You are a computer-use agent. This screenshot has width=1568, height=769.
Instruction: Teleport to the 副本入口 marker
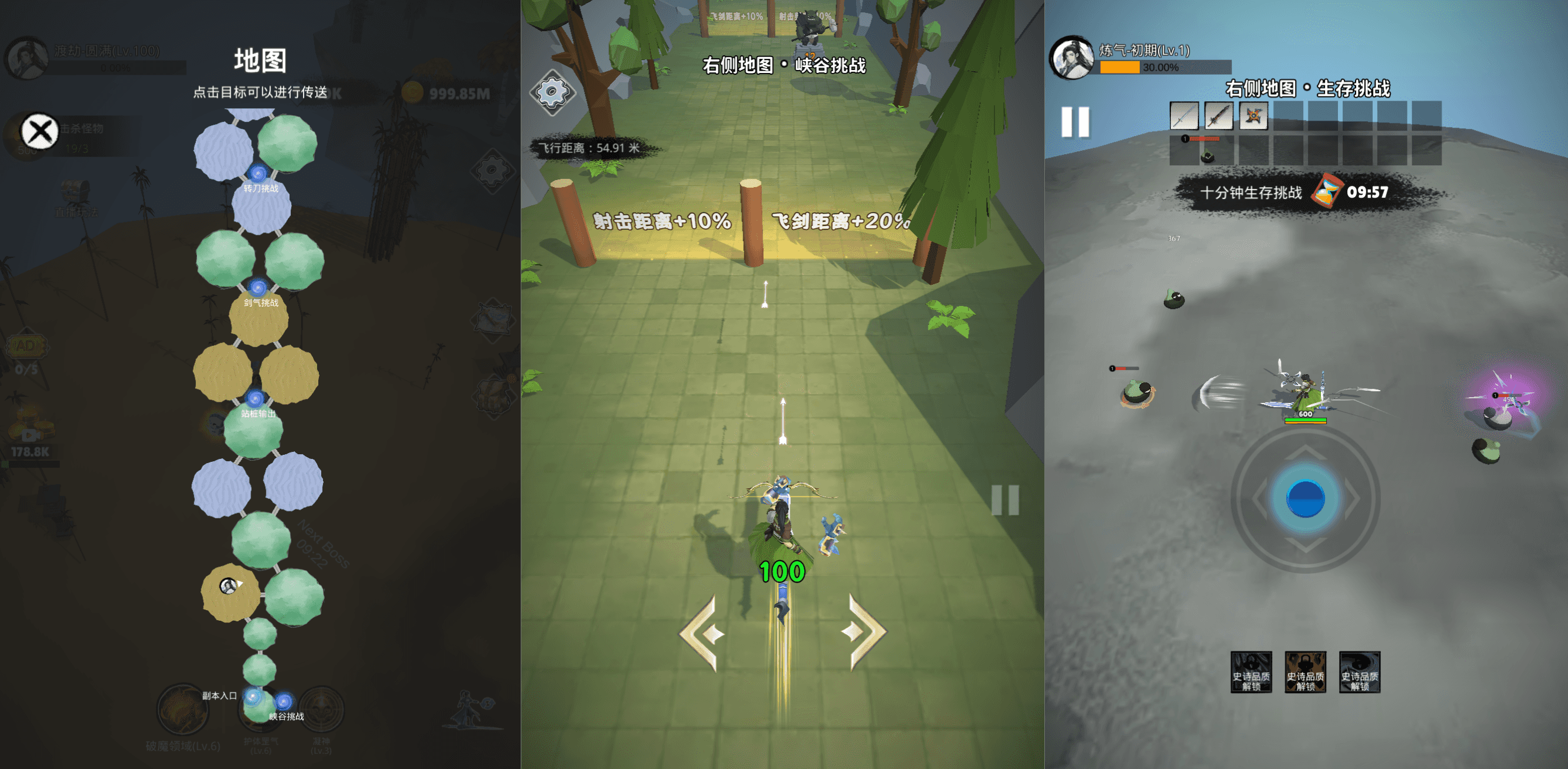tap(251, 697)
